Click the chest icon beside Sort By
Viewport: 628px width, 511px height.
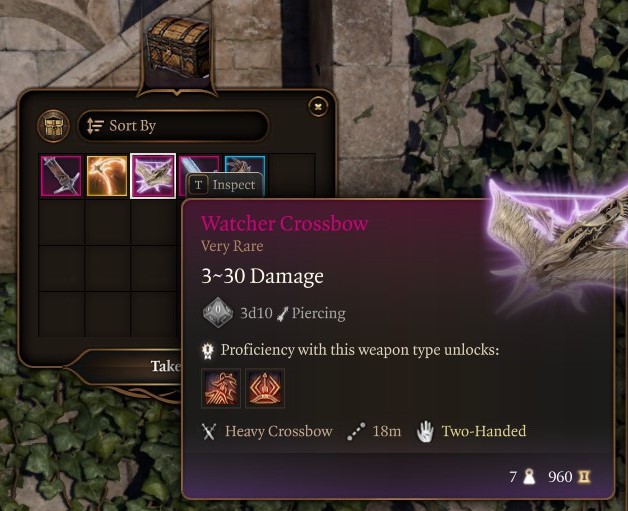pyautogui.click(x=53, y=126)
